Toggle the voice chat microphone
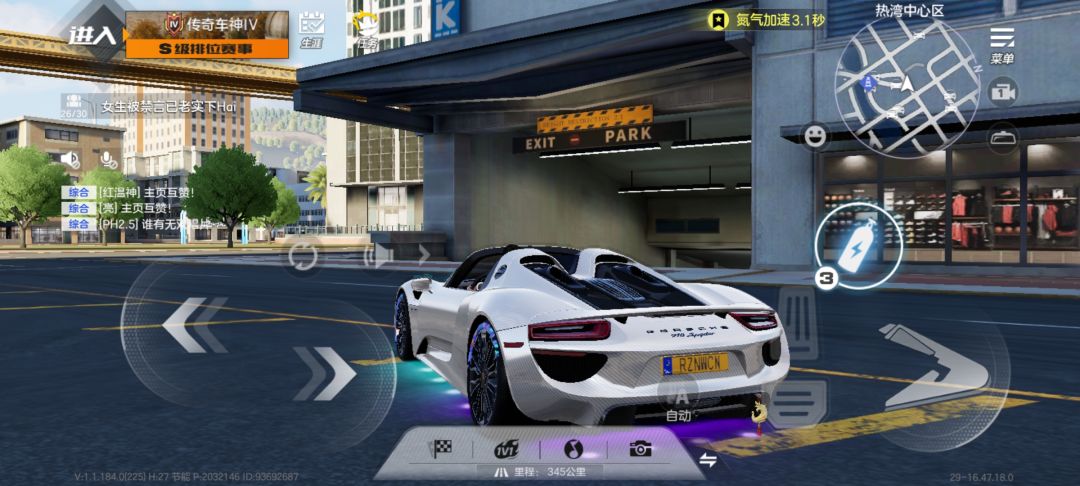Viewport: 1080px width, 486px height. click(x=108, y=160)
